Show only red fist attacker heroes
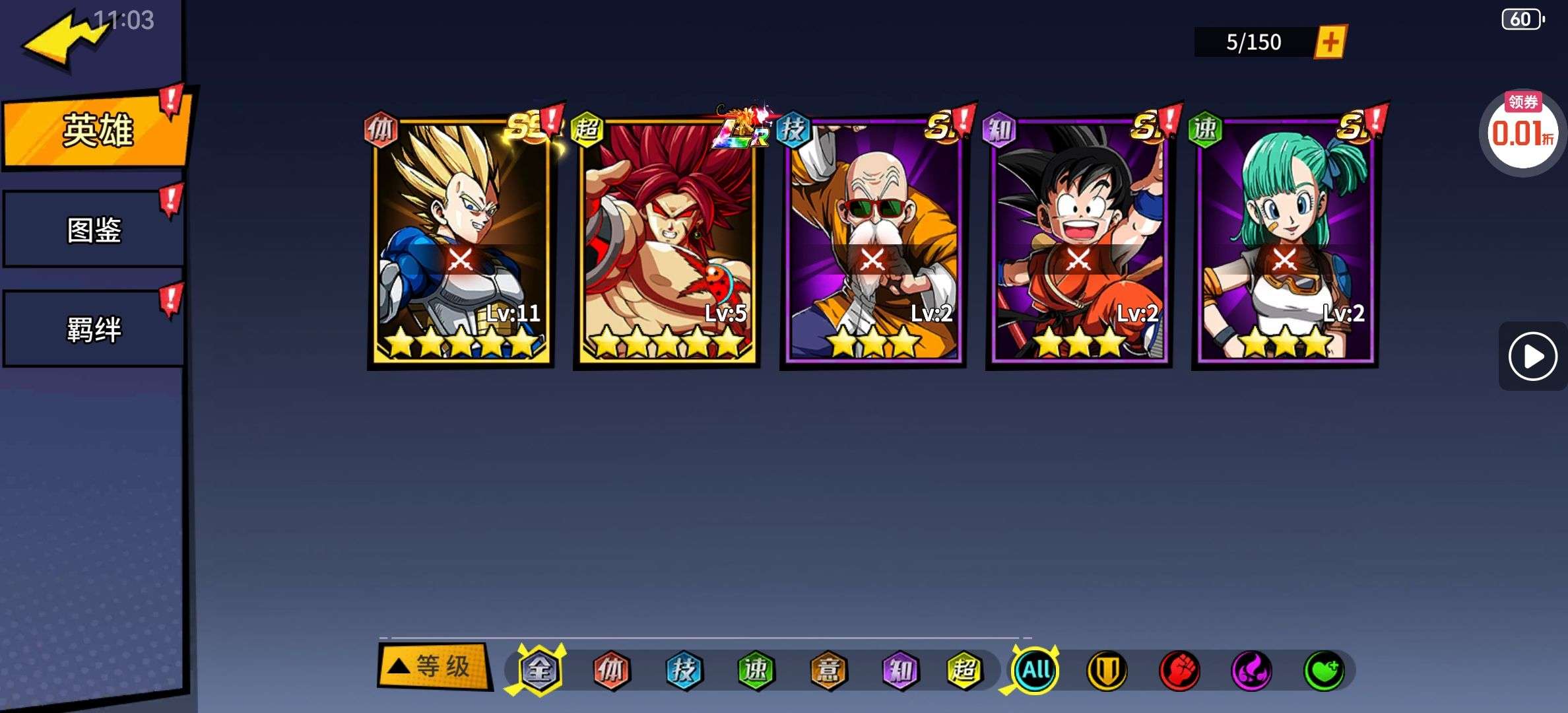 click(x=1179, y=671)
